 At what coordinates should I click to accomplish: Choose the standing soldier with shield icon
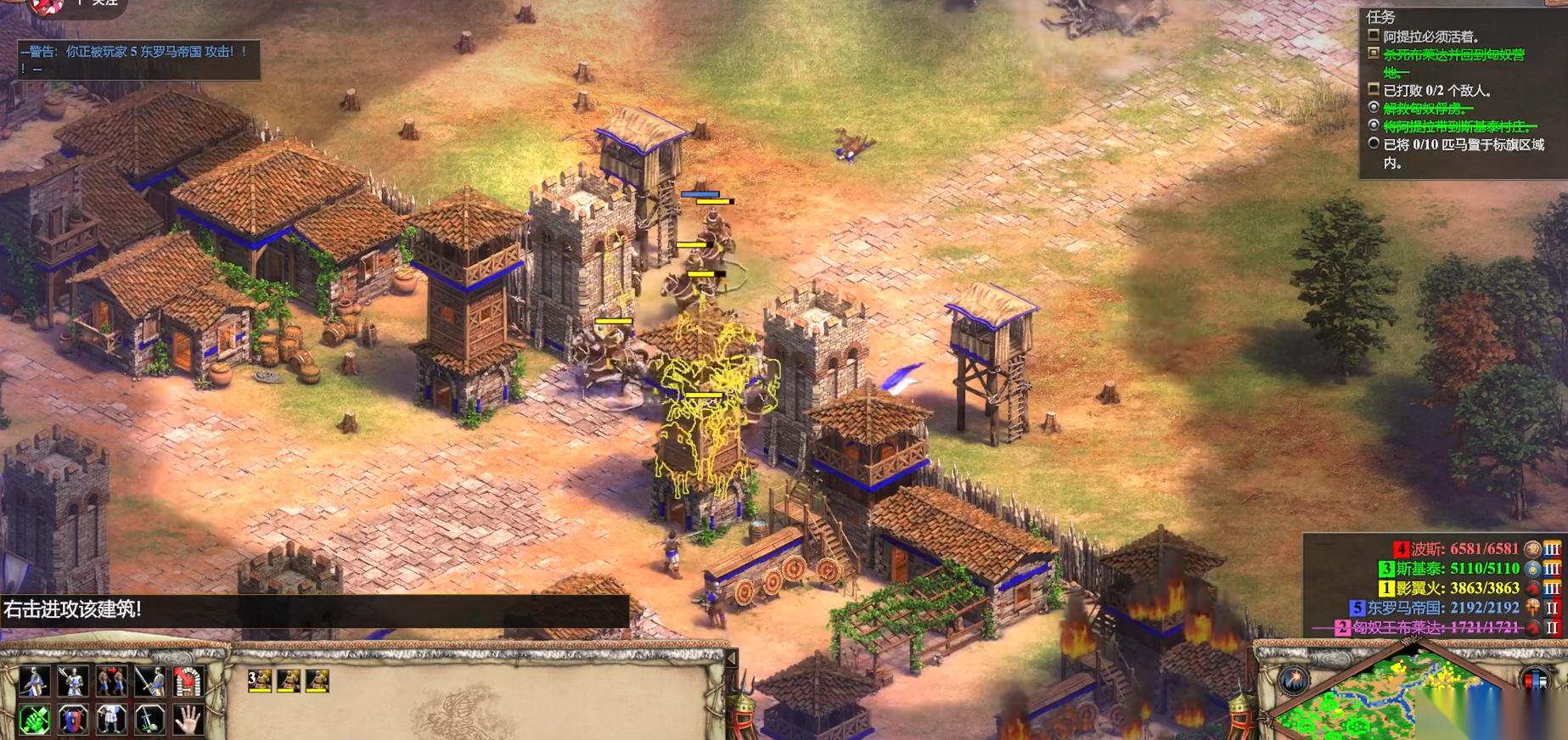tap(111, 720)
